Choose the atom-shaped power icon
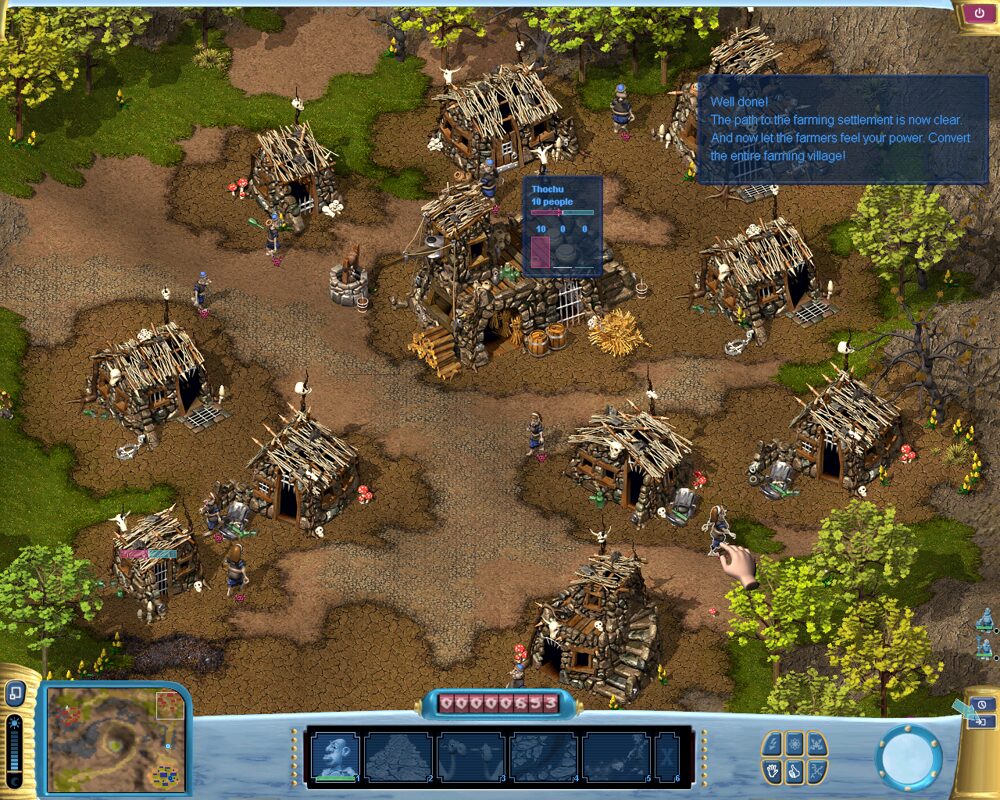 tap(795, 744)
